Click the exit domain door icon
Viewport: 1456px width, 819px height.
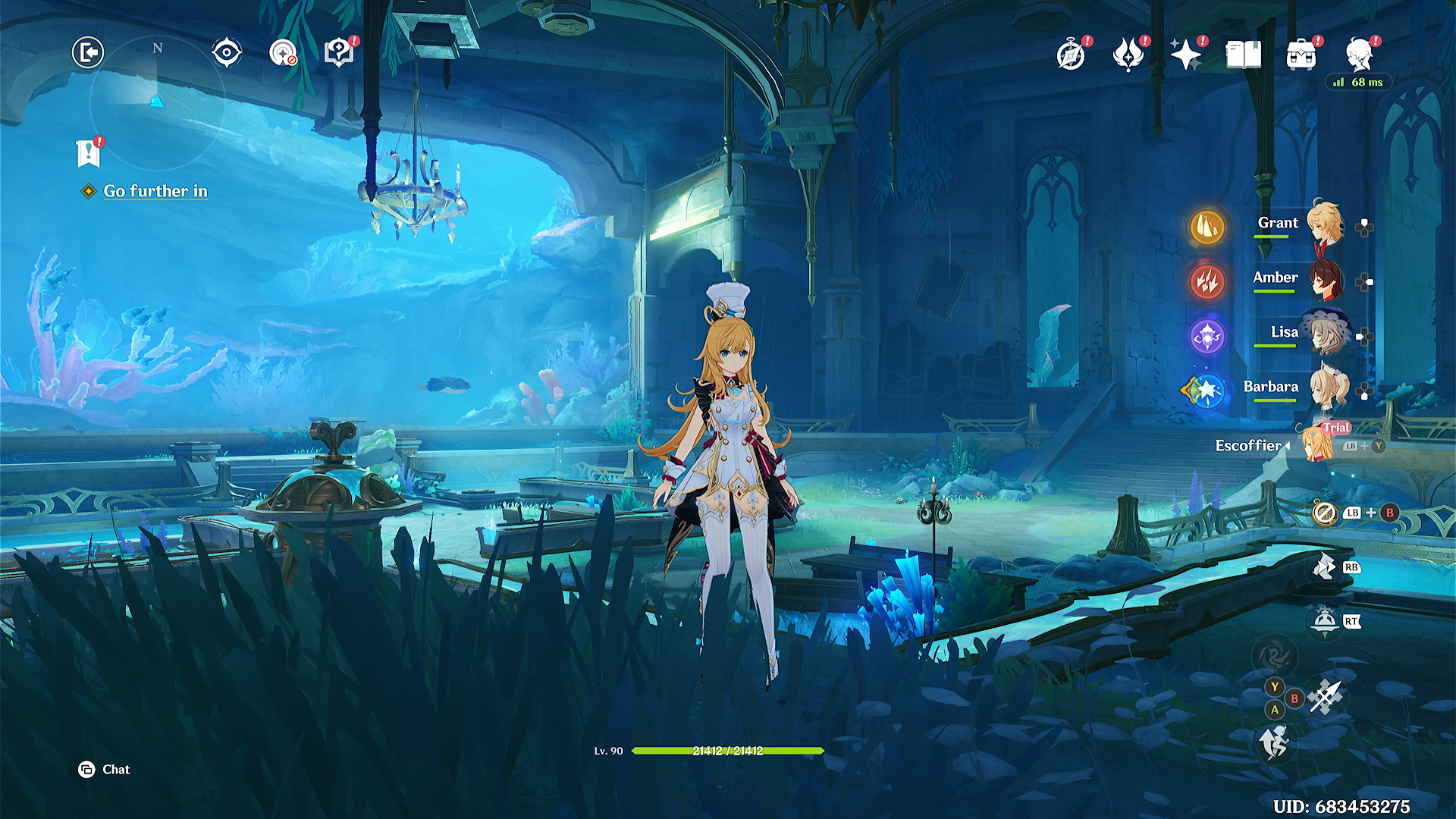(88, 52)
